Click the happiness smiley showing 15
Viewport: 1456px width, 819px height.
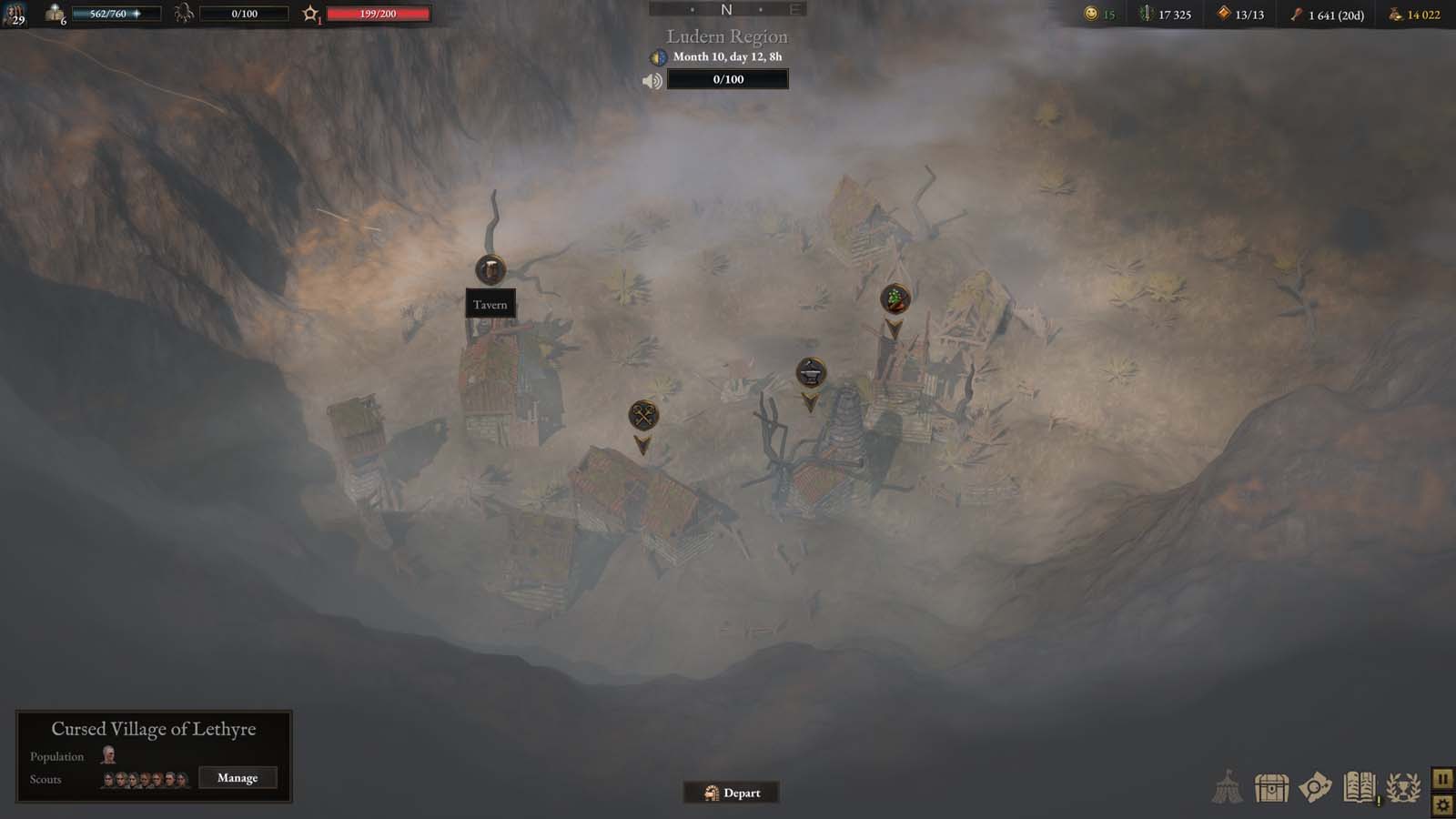pyautogui.click(x=1093, y=15)
